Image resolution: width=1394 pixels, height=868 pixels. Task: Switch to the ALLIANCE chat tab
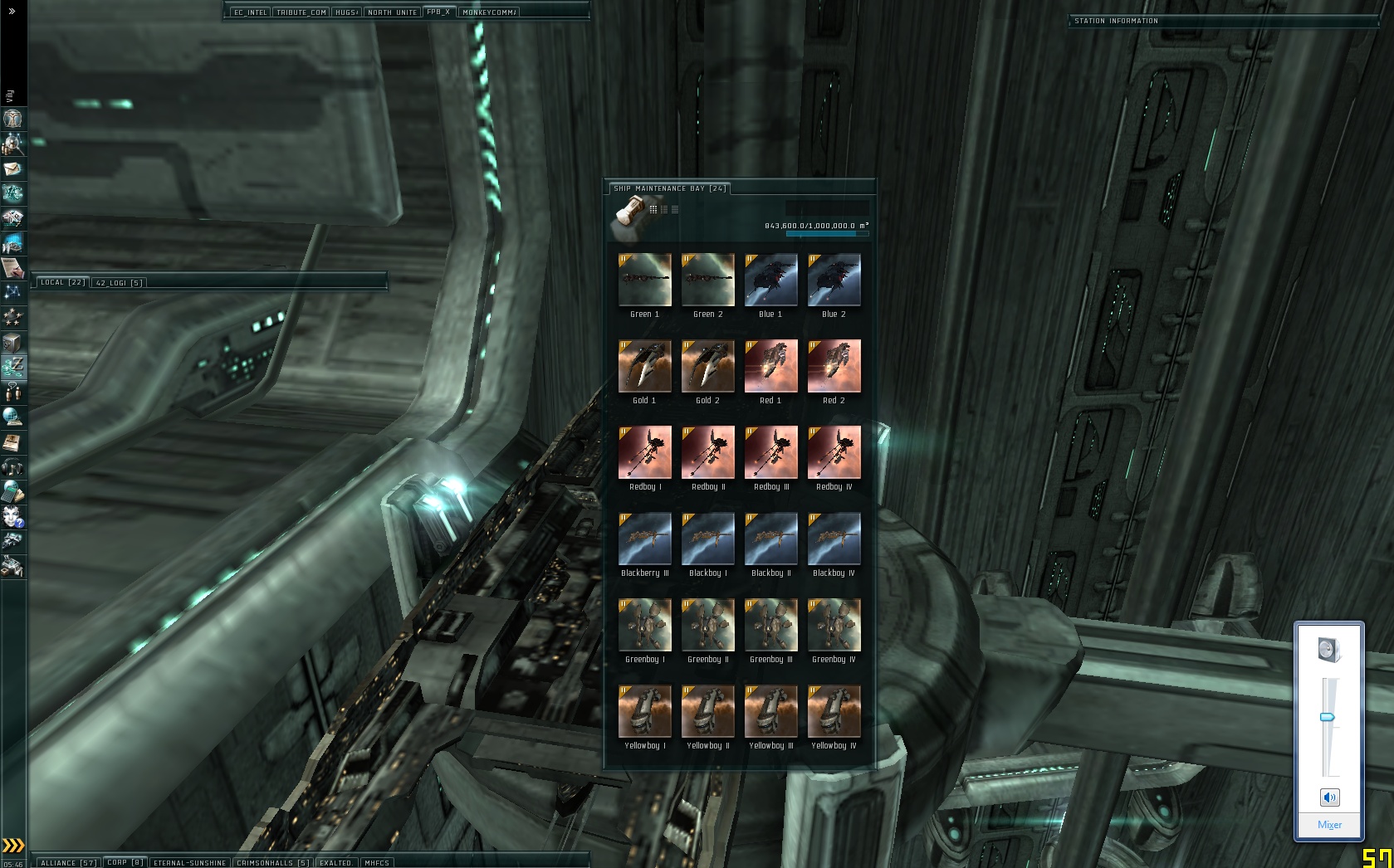point(68,862)
